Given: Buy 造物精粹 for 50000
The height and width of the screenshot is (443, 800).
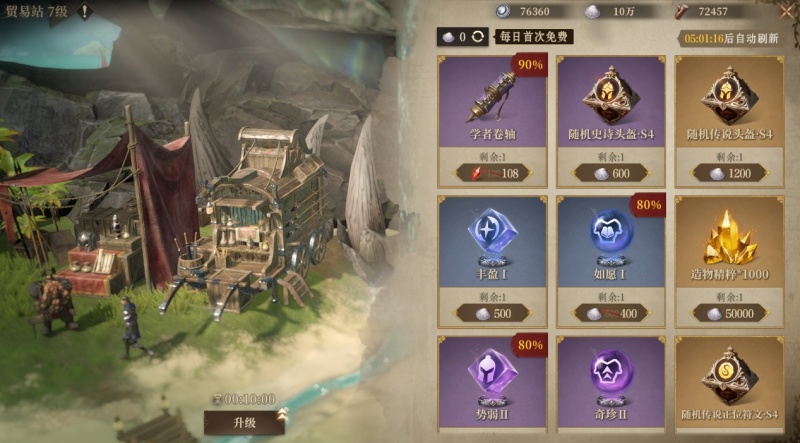Looking at the screenshot, I should [729, 314].
